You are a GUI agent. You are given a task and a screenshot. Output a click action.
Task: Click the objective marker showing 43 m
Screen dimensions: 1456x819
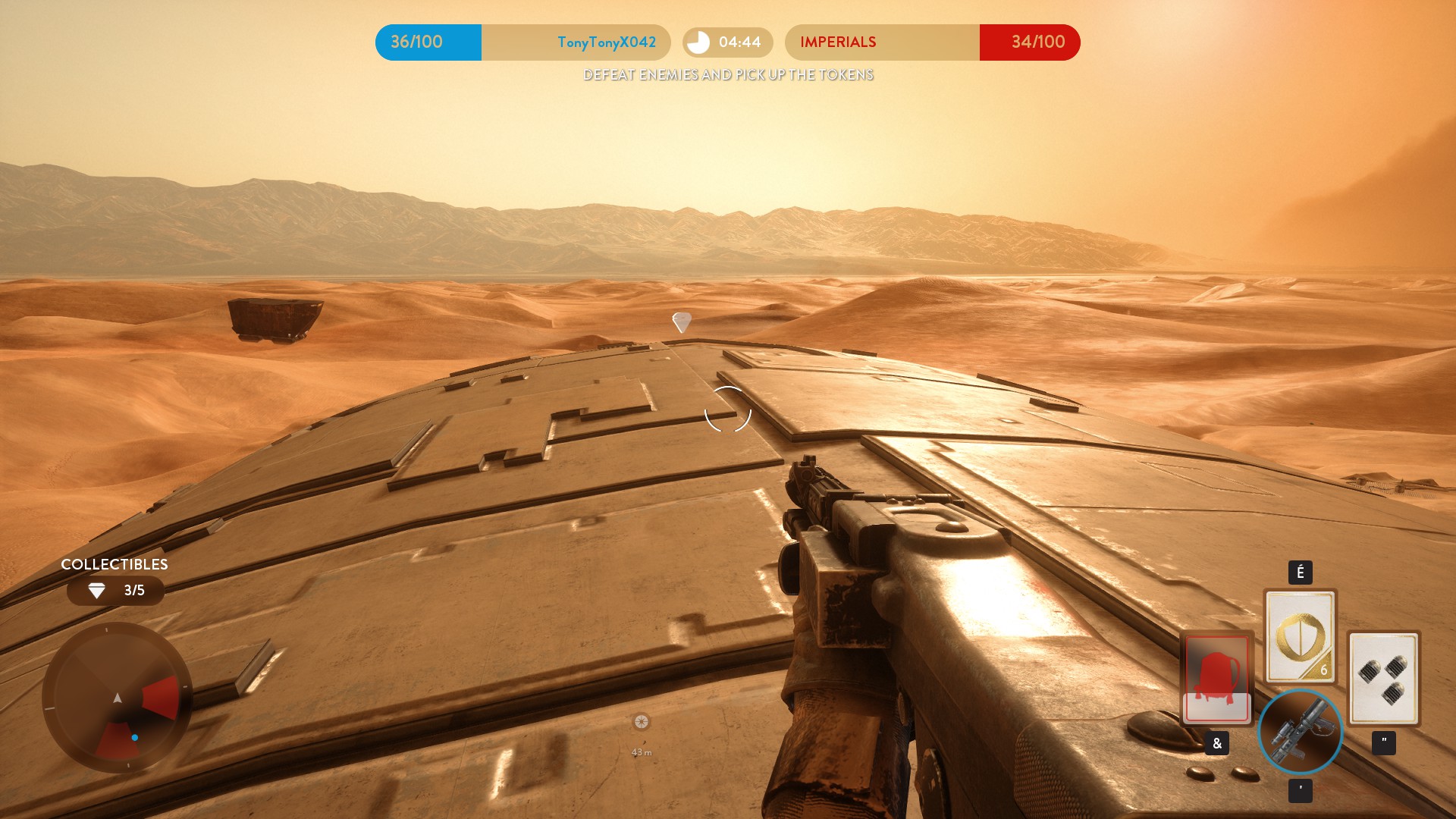click(x=642, y=722)
